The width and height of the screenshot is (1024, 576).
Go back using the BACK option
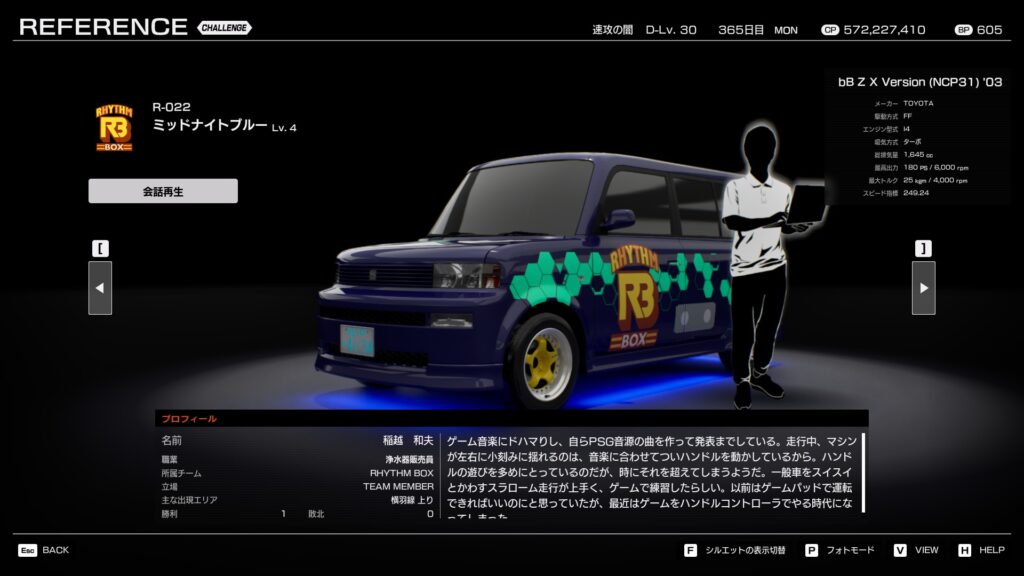pos(43,550)
